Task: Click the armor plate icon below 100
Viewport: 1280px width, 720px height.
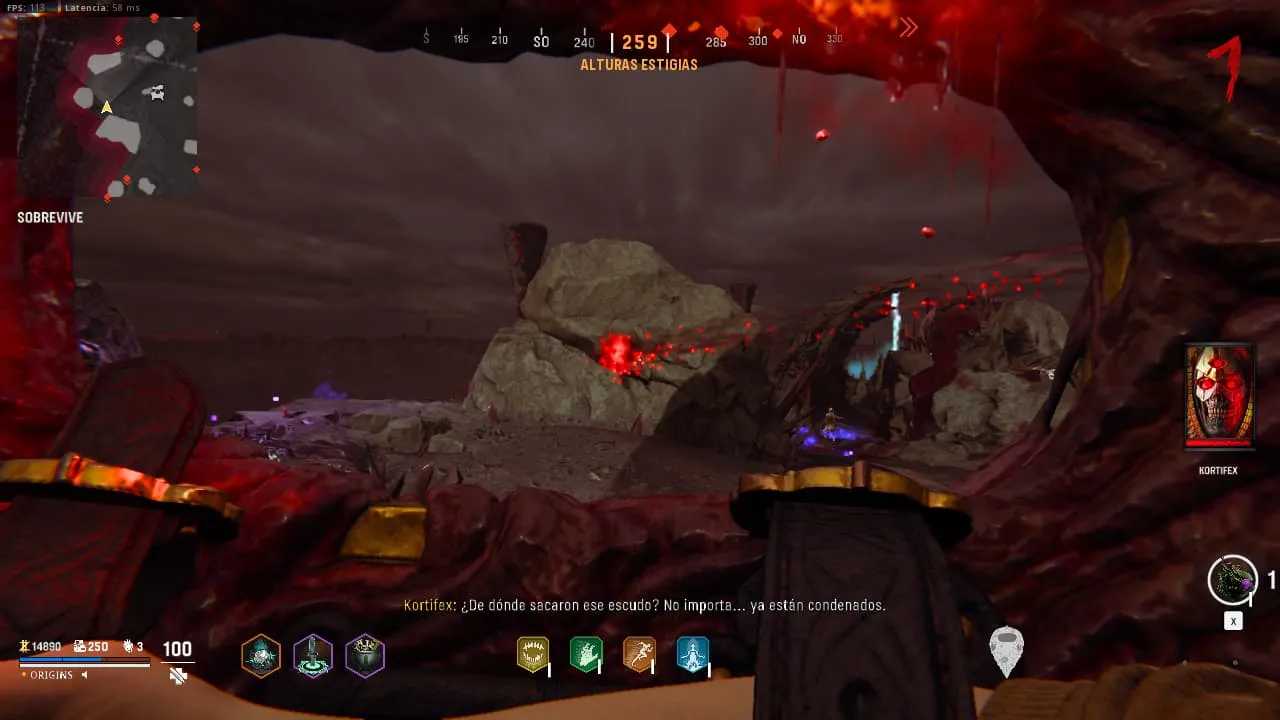Action: (178, 676)
